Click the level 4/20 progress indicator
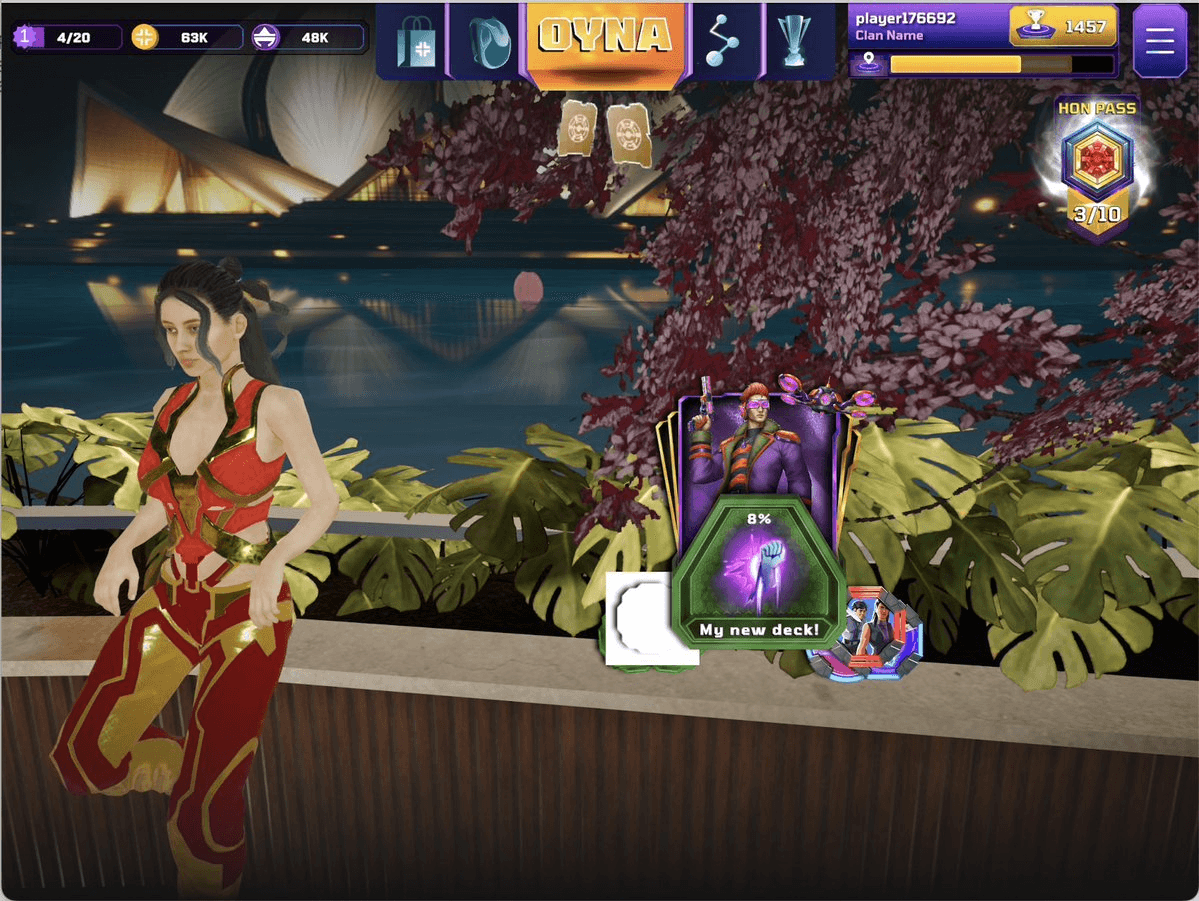 pos(68,38)
